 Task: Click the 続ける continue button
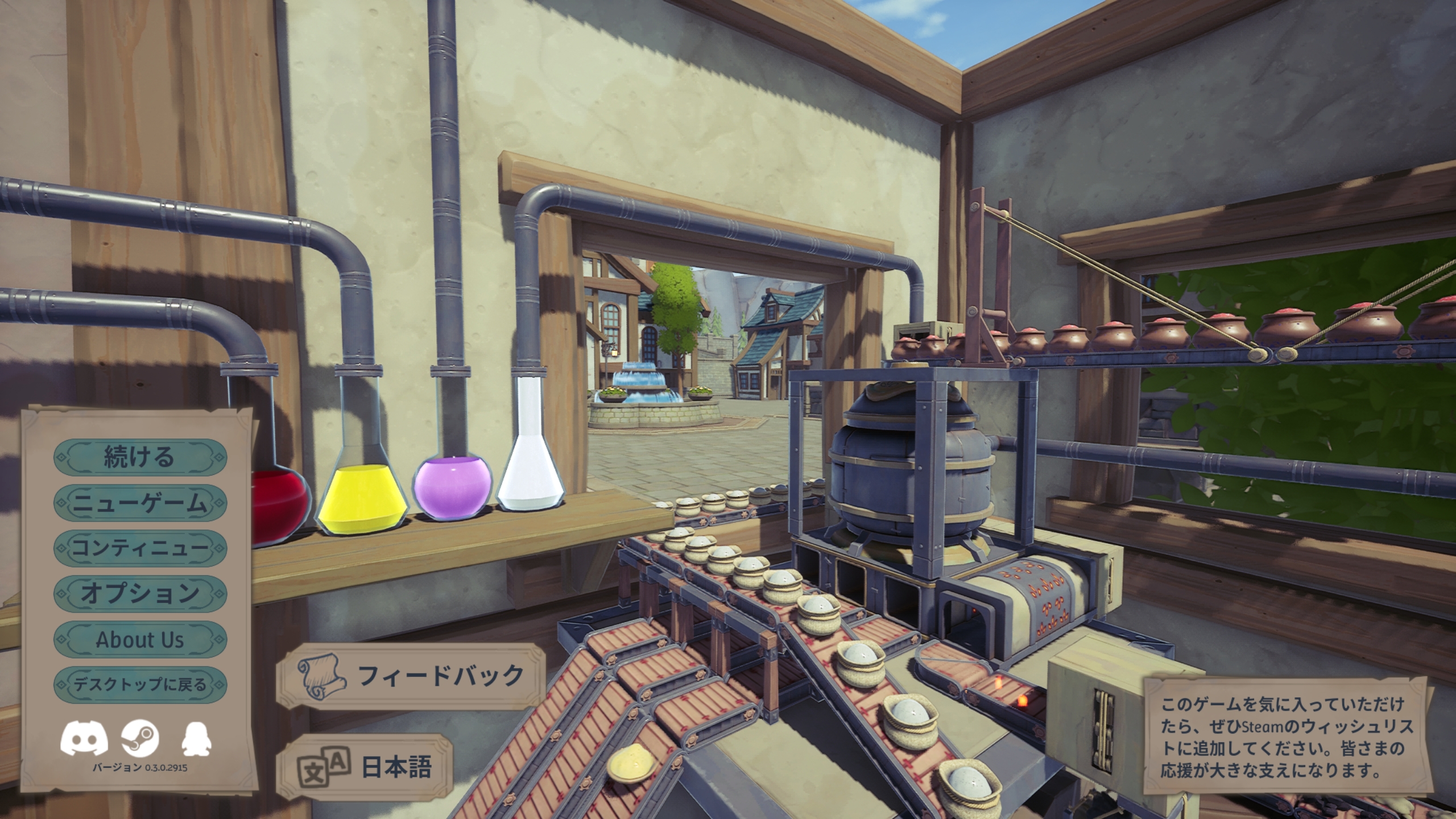pyautogui.click(x=140, y=458)
